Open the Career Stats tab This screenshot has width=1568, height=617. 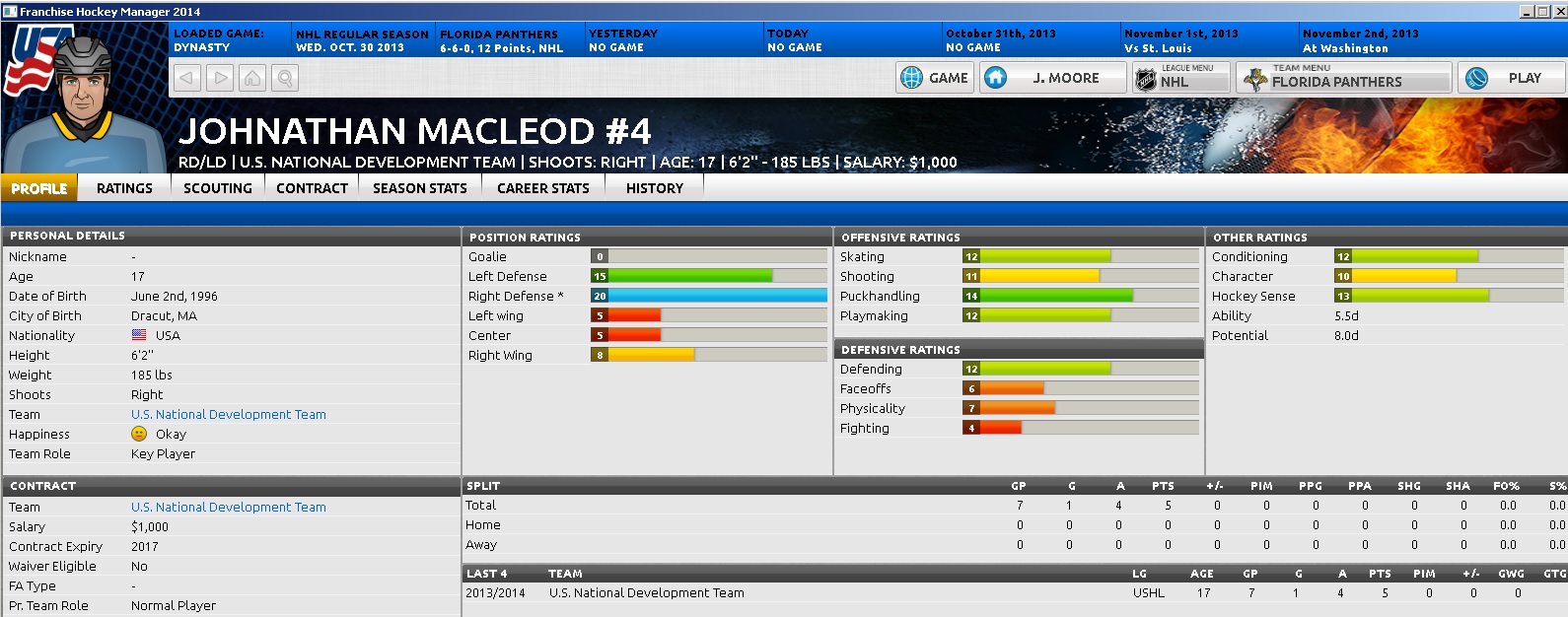[x=543, y=188]
